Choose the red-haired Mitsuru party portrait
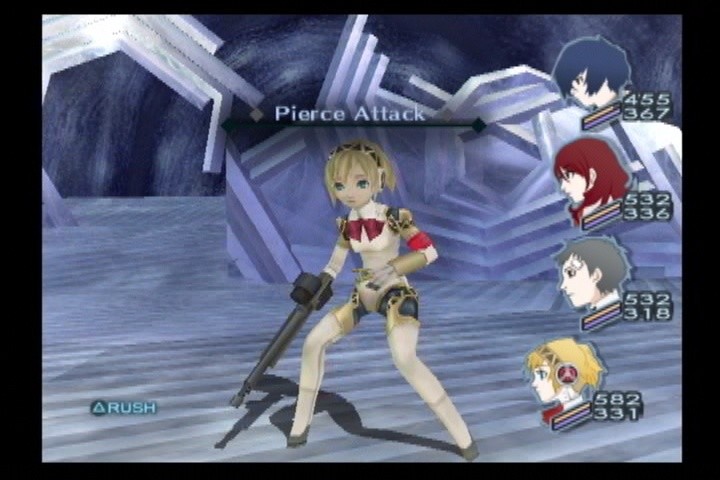The height and width of the screenshot is (480, 720). pos(592,180)
